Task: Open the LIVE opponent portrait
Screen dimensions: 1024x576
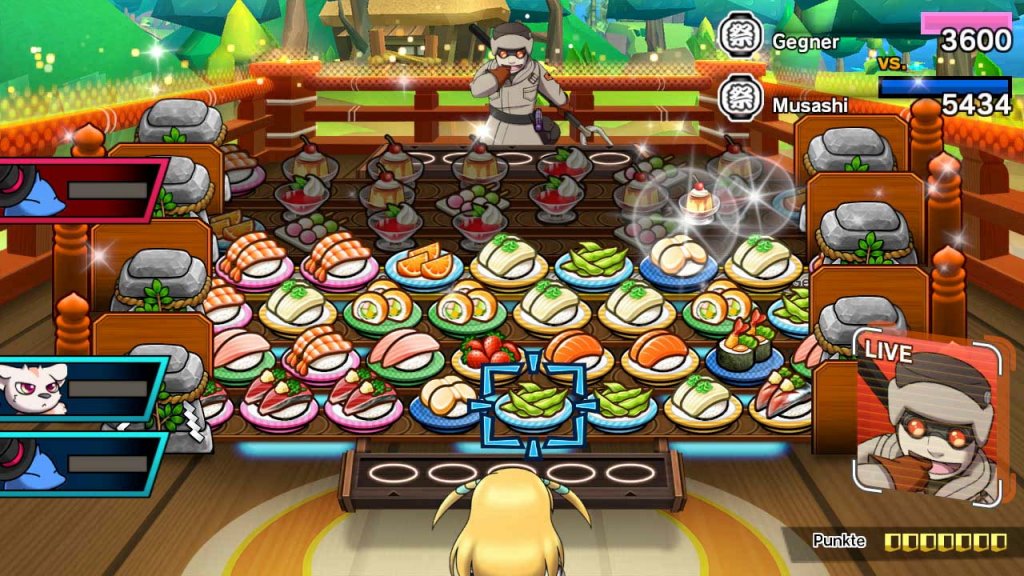Action: pyautogui.click(x=926, y=413)
